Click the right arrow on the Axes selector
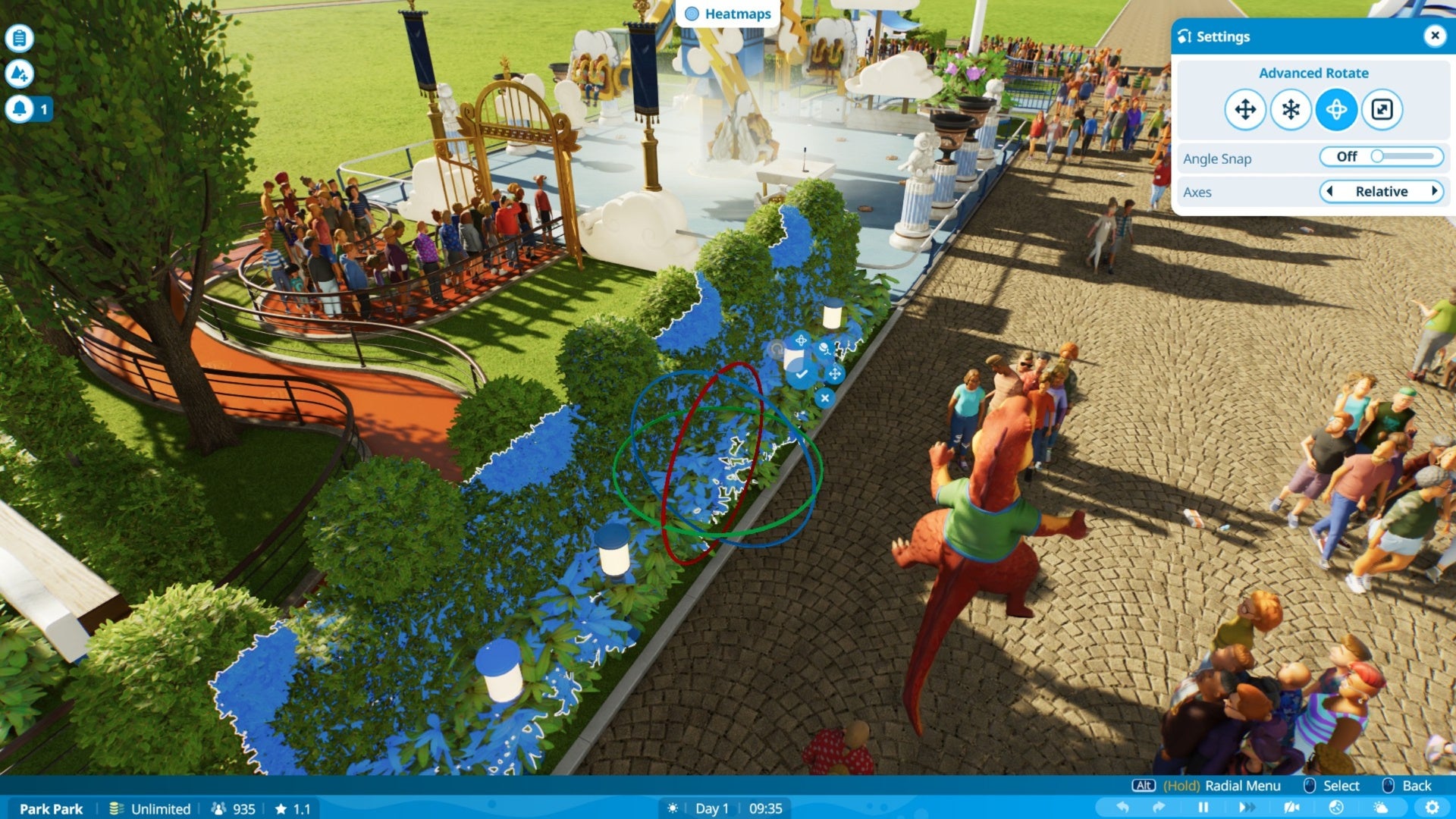The height and width of the screenshot is (819, 1456). pyautogui.click(x=1435, y=191)
